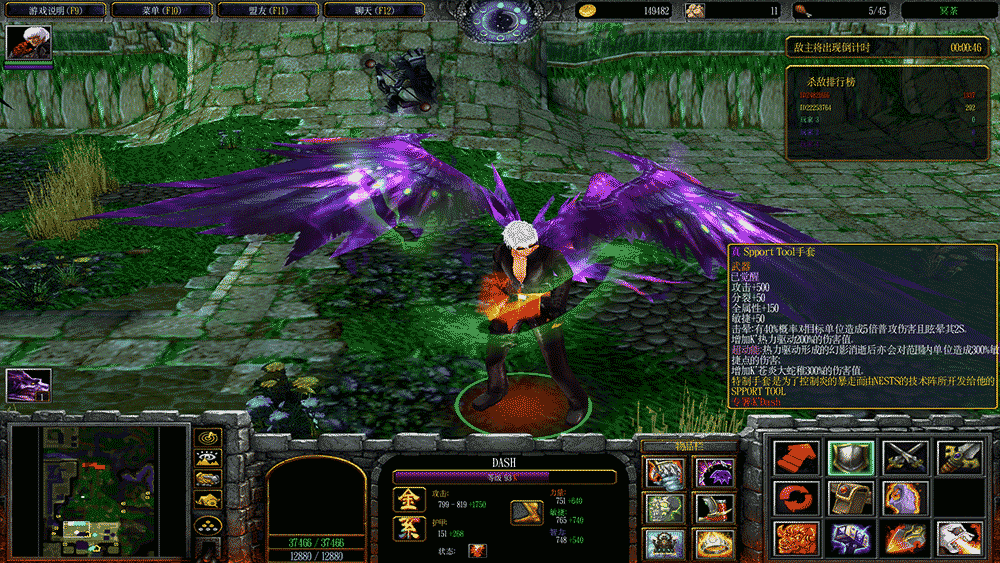This screenshot has width=1000, height=563.
Task: Toggle the formation movement button
Action: coord(209,525)
